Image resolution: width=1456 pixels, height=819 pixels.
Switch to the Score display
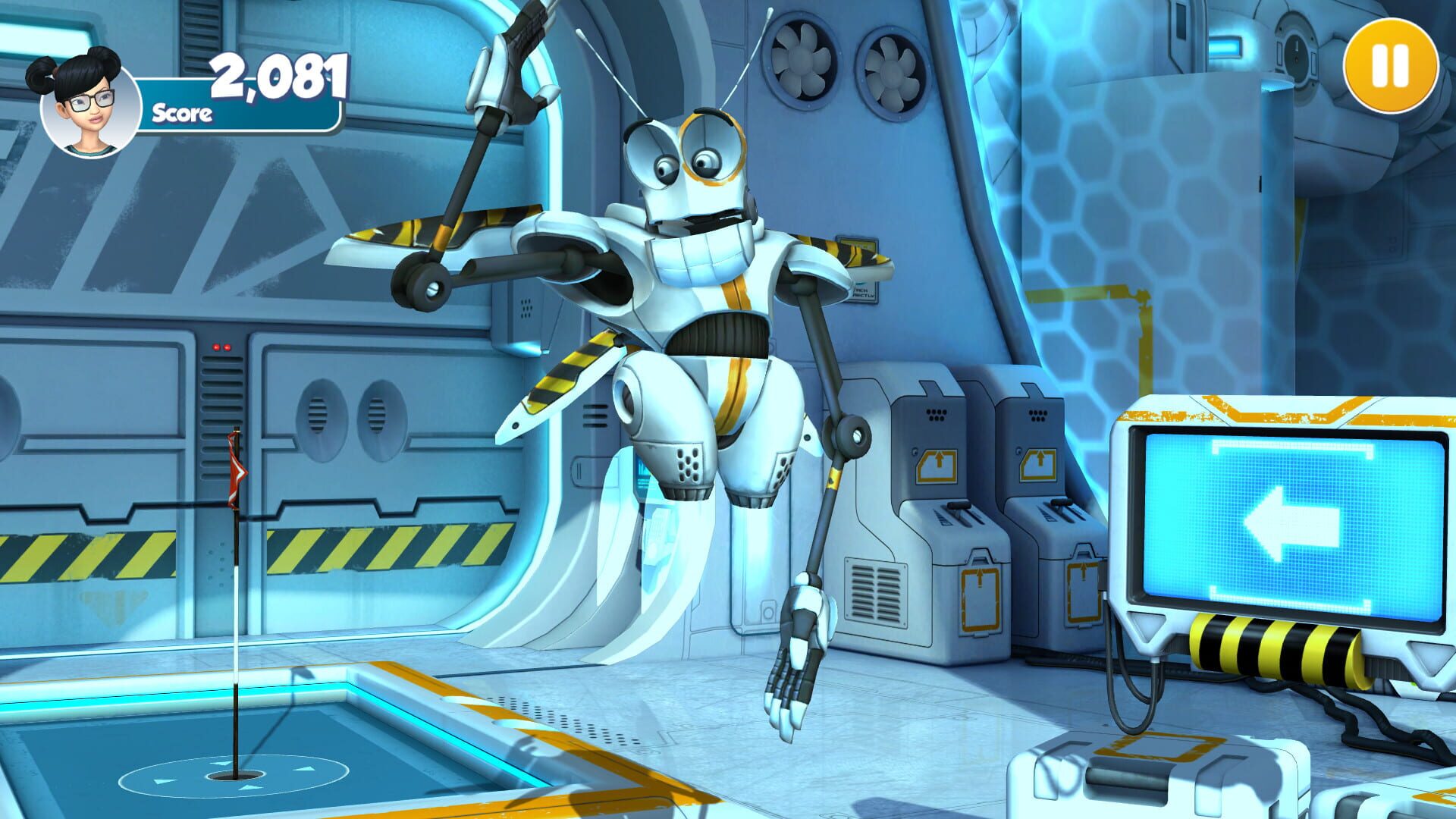tap(182, 114)
